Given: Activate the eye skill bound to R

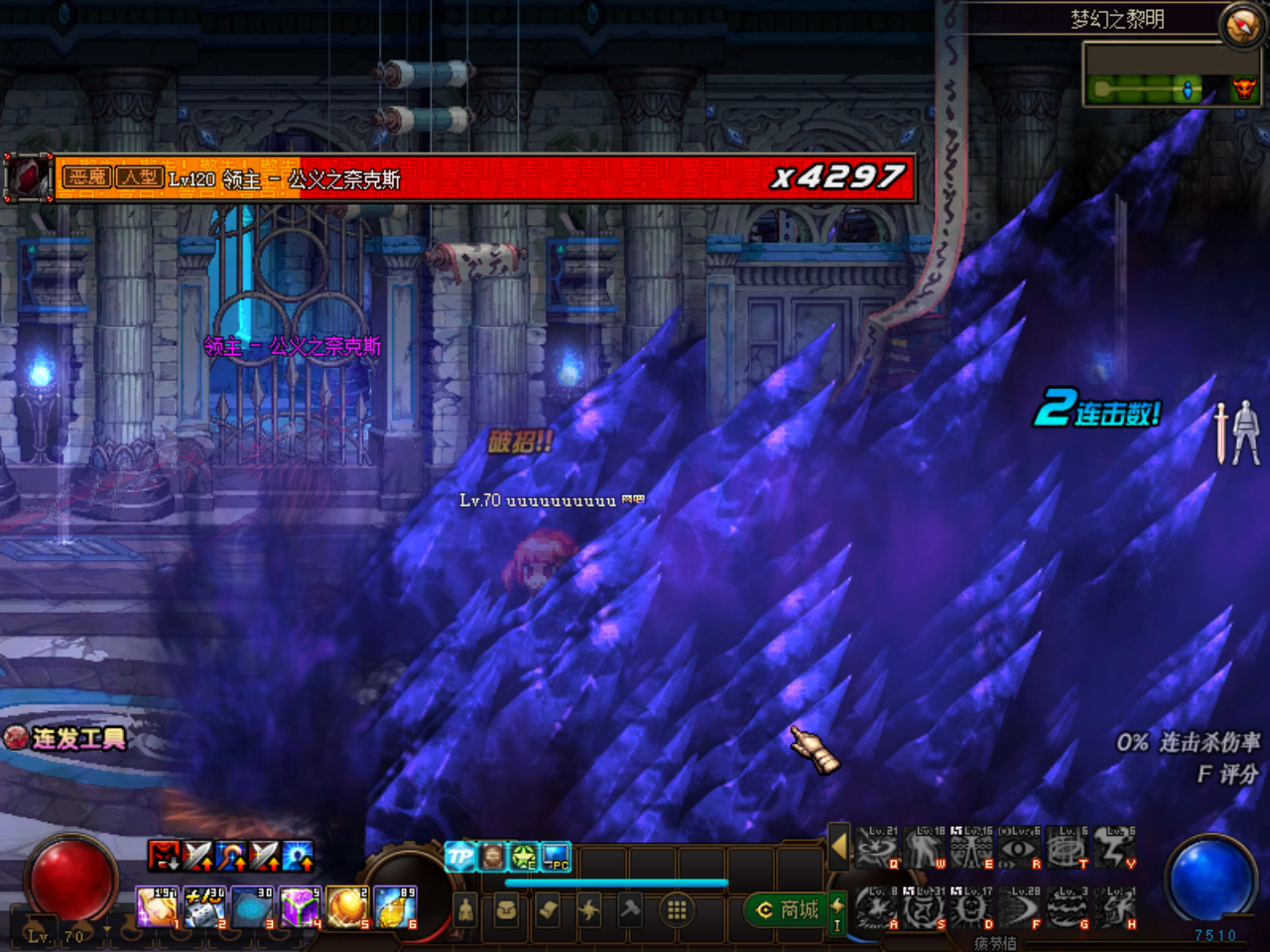Looking at the screenshot, I should pos(1019,849).
